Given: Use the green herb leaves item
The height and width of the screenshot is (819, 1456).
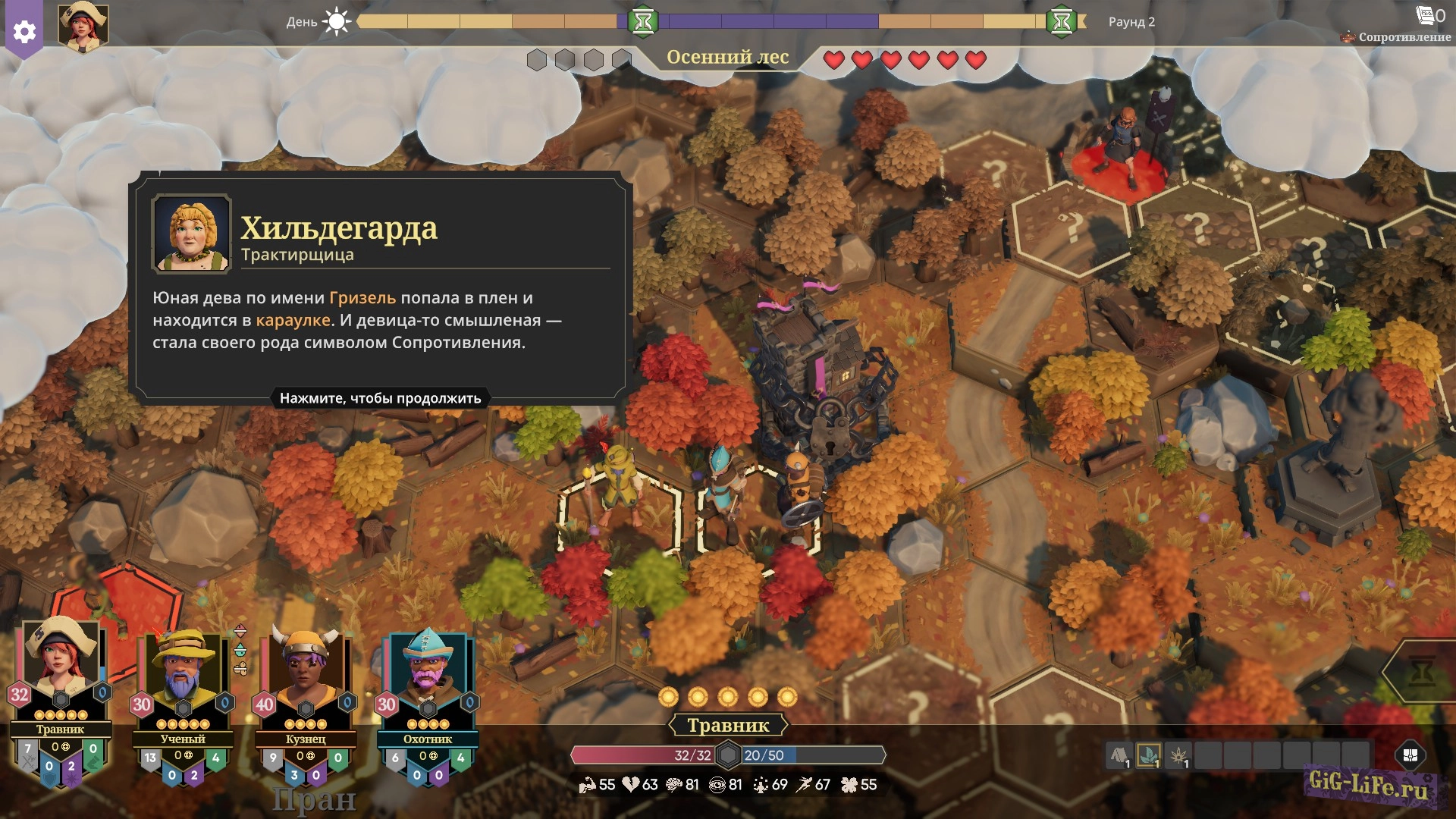Looking at the screenshot, I should coord(1149,755).
